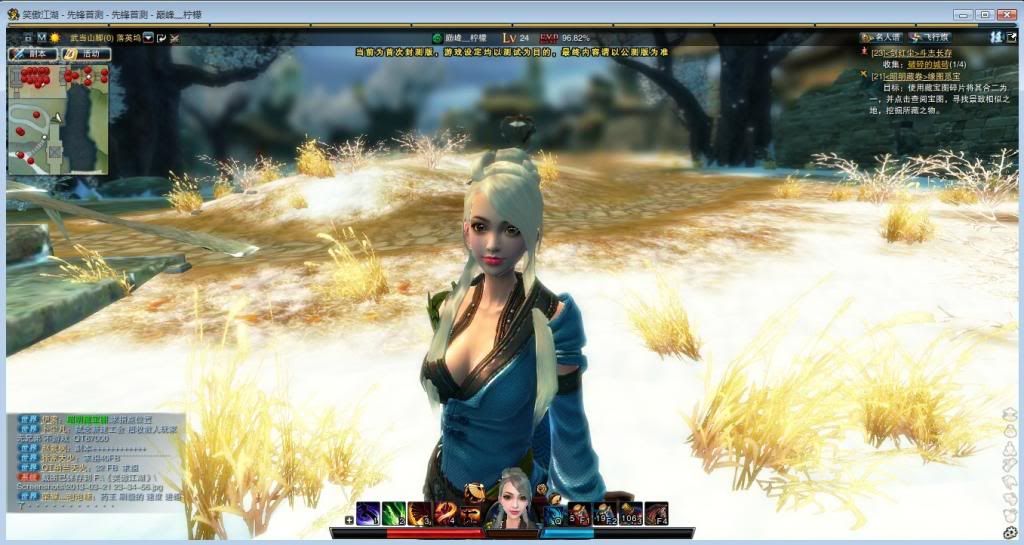The height and width of the screenshot is (545, 1024).
Task: Use the F2 potion slot
Action: point(605,513)
